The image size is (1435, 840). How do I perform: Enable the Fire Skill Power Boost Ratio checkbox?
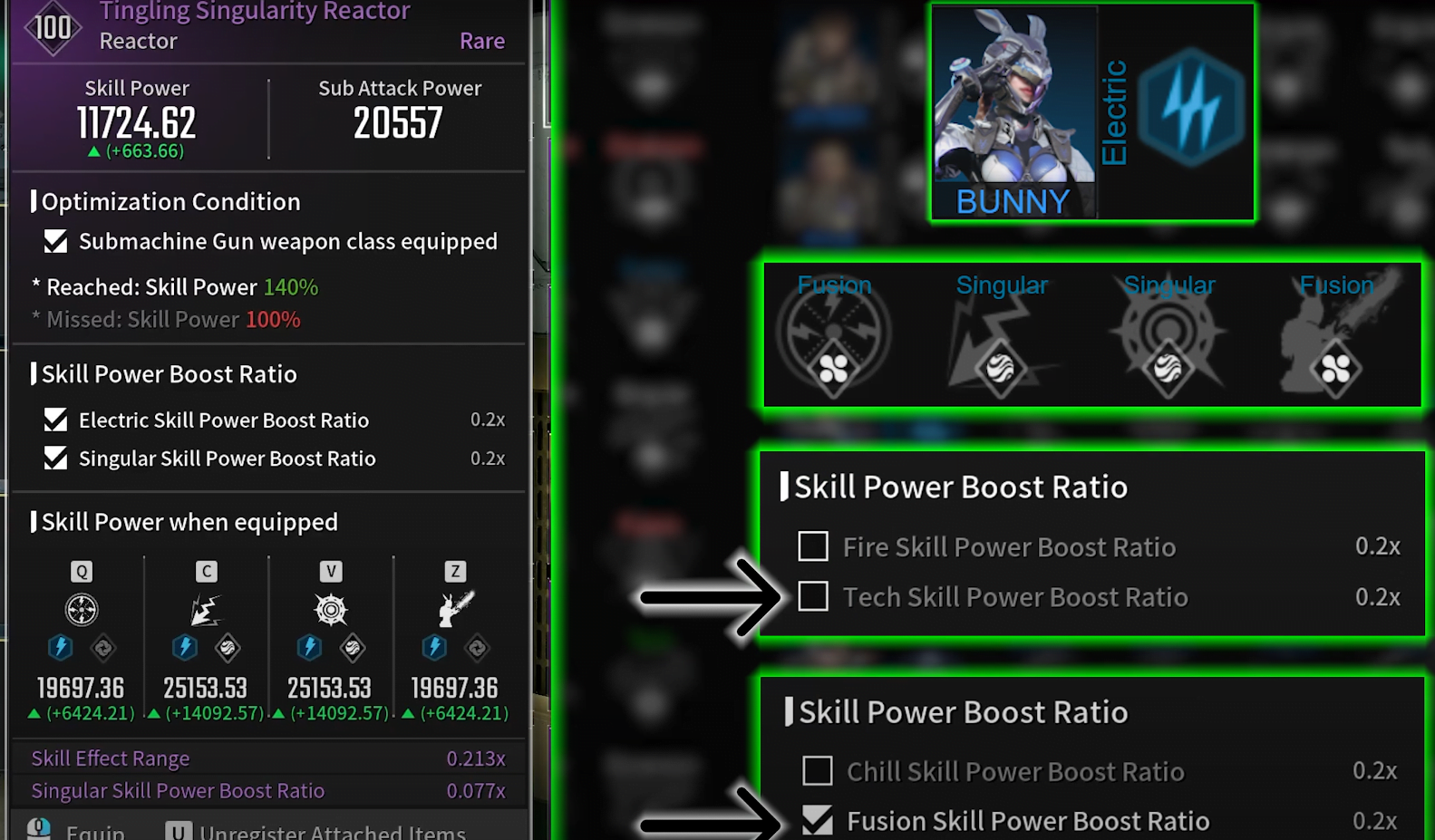[x=812, y=546]
